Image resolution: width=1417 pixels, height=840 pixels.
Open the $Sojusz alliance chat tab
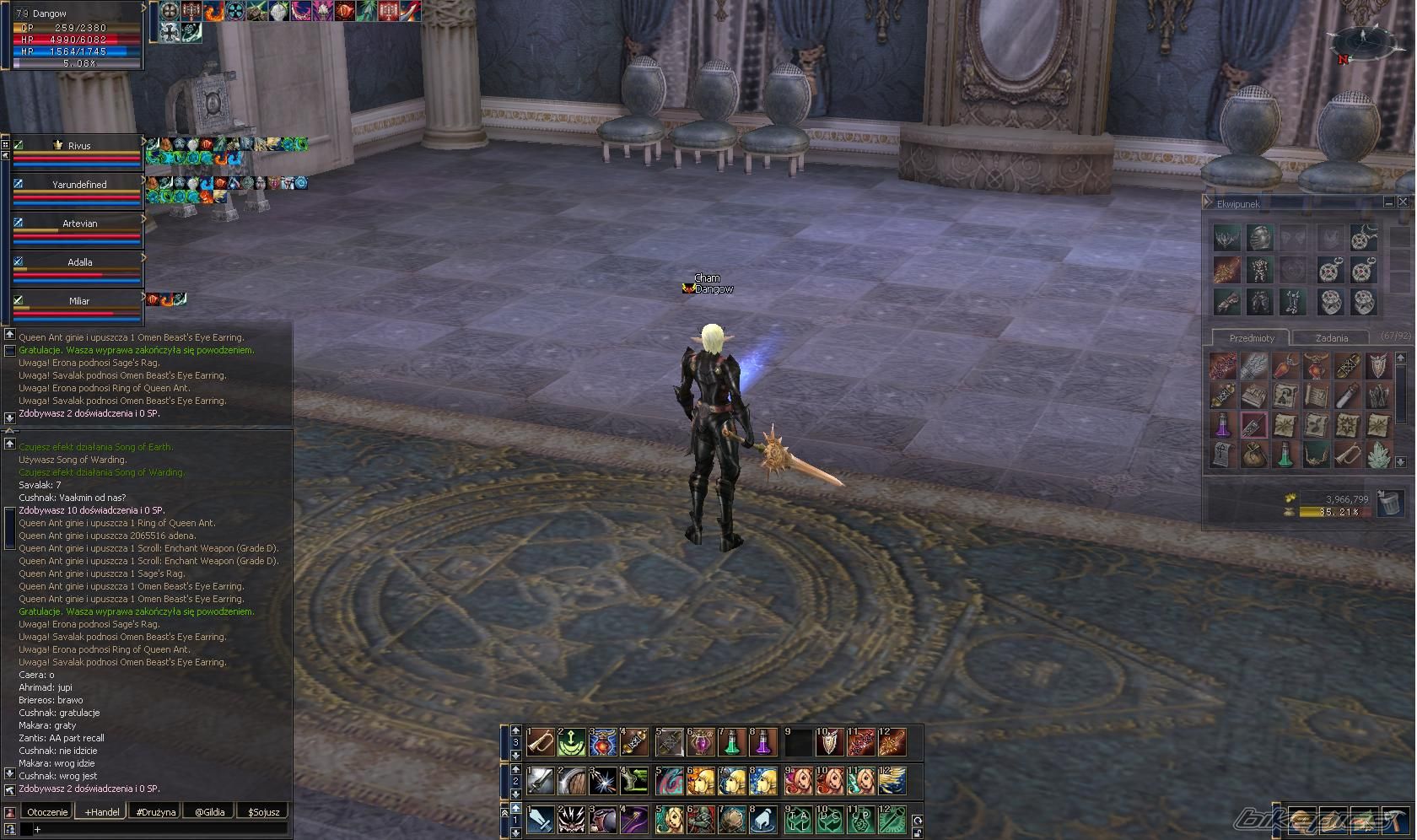point(263,812)
